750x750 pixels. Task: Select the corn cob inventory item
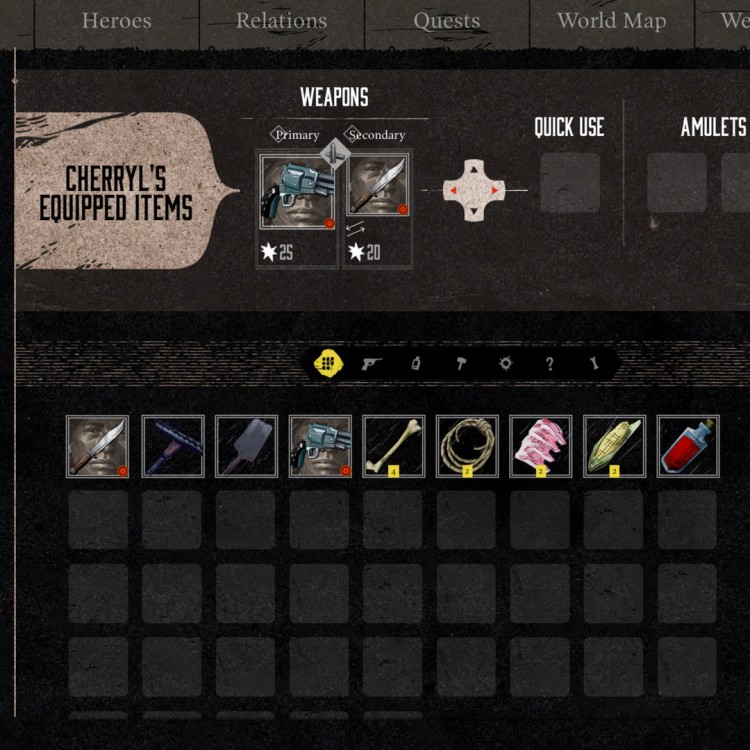tap(614, 446)
